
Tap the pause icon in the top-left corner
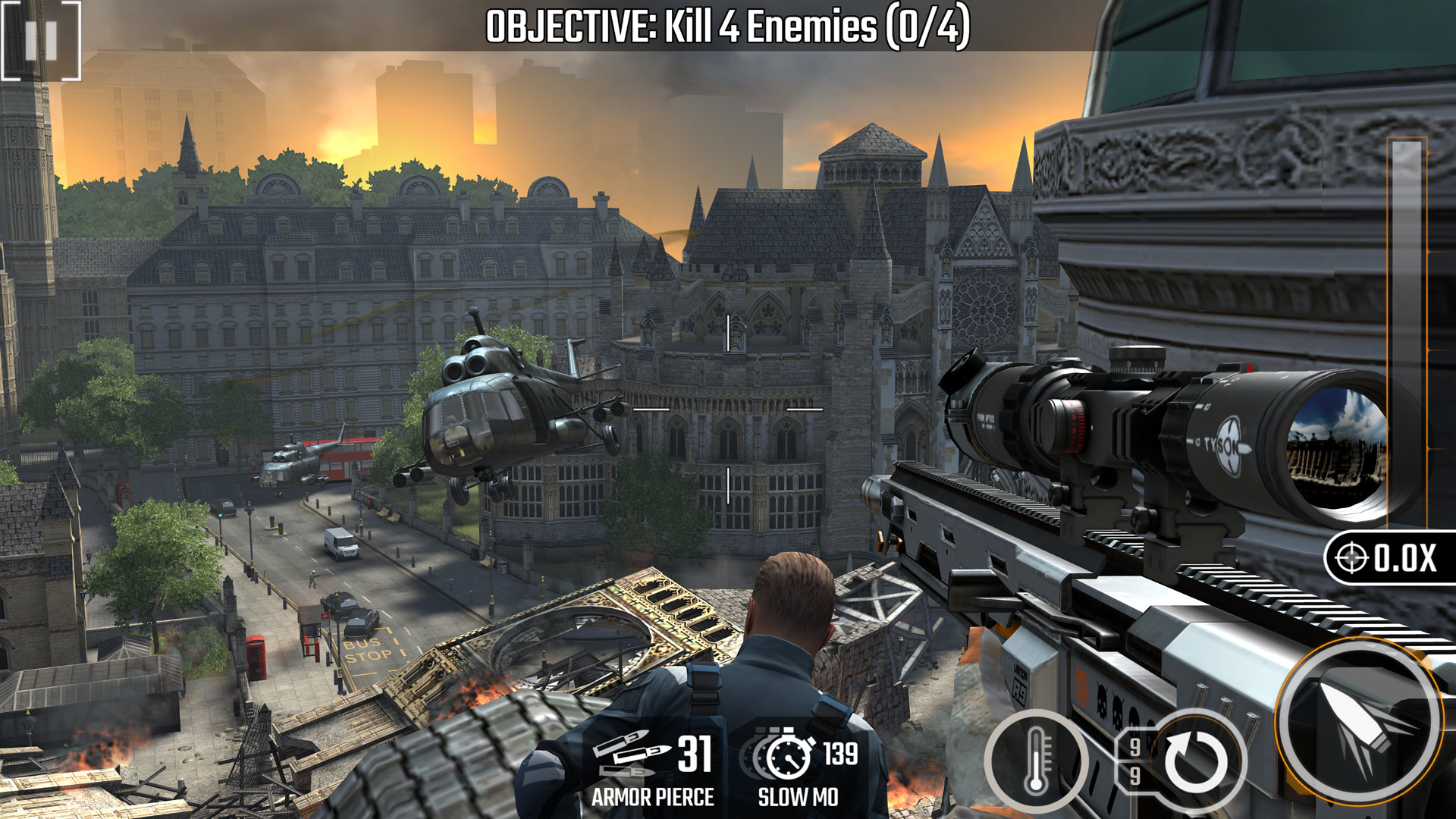coord(42,42)
